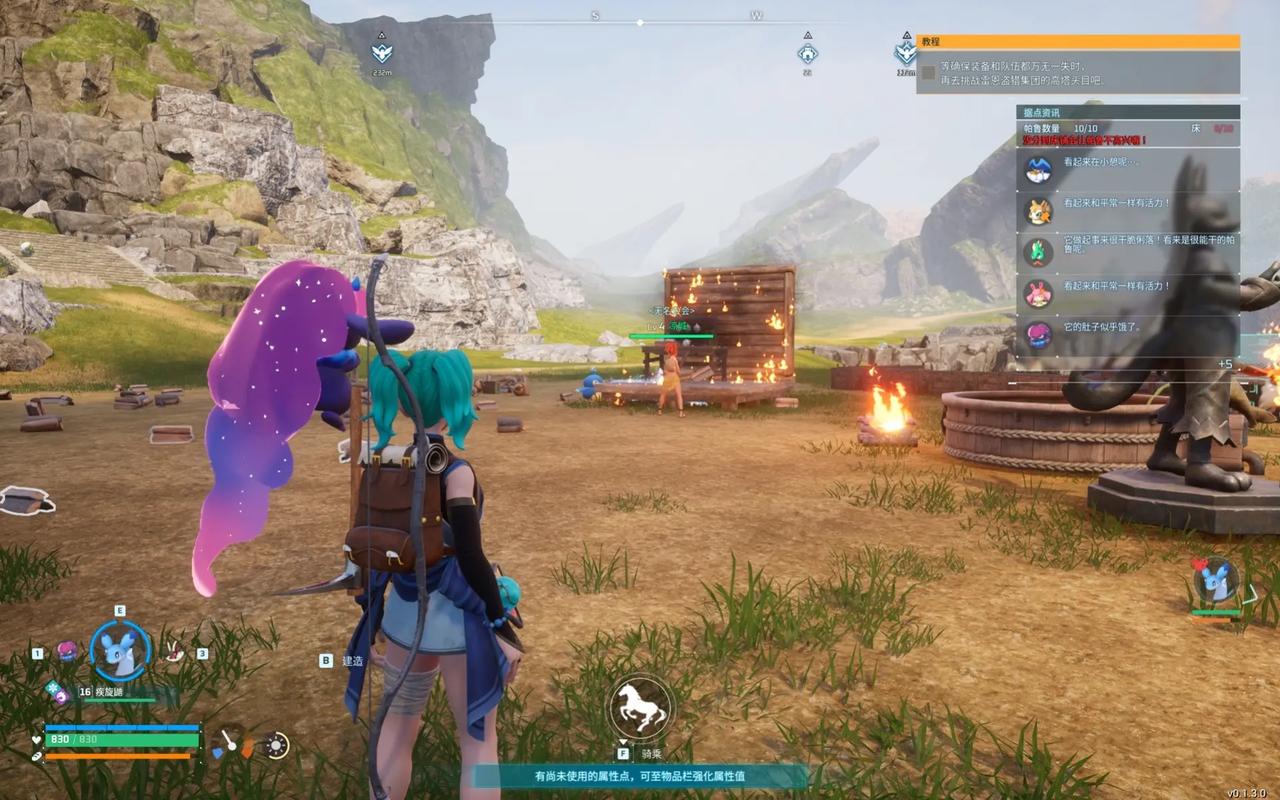Click the Pal portrait beside the statue
This screenshot has height=800, width=1280.
click(x=1216, y=581)
